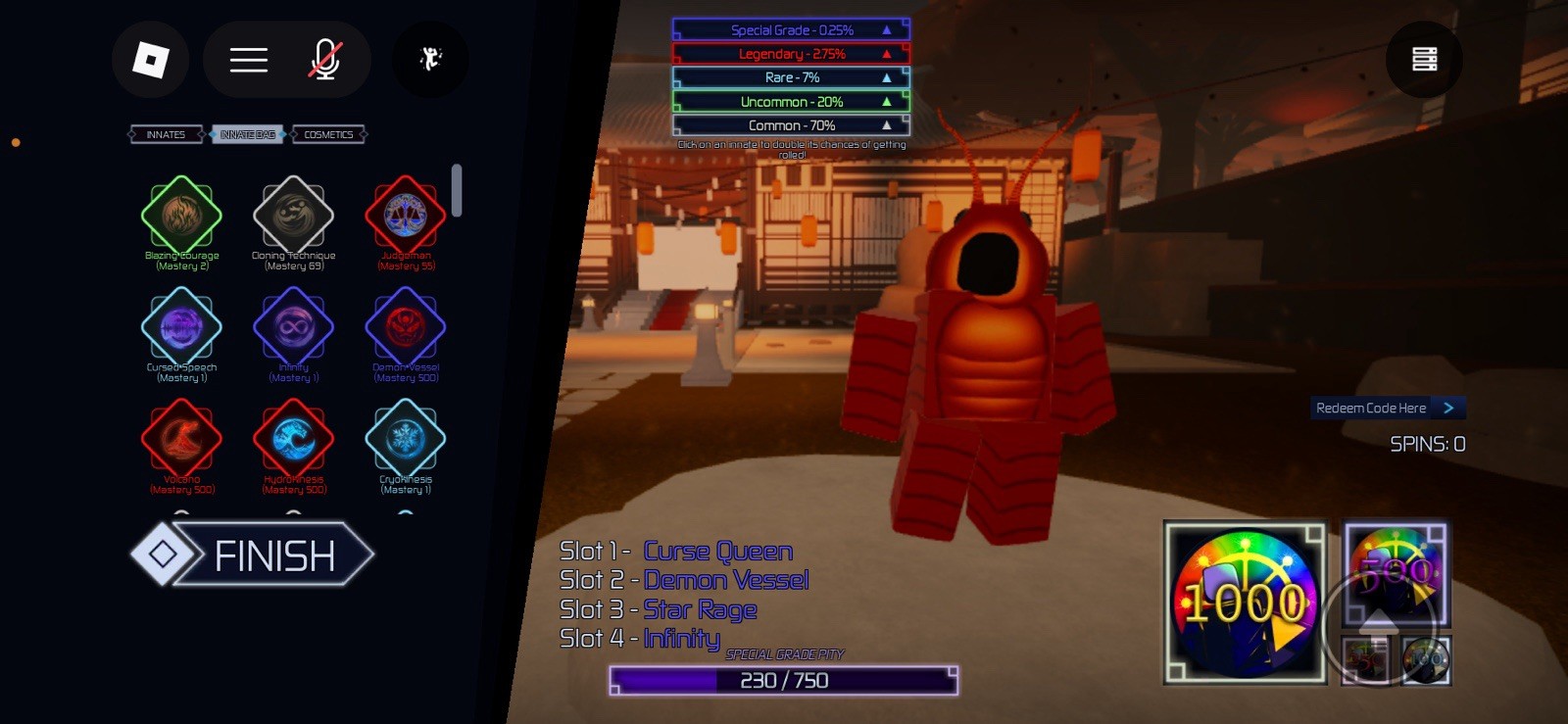Unmute the microphone

[x=325, y=60]
